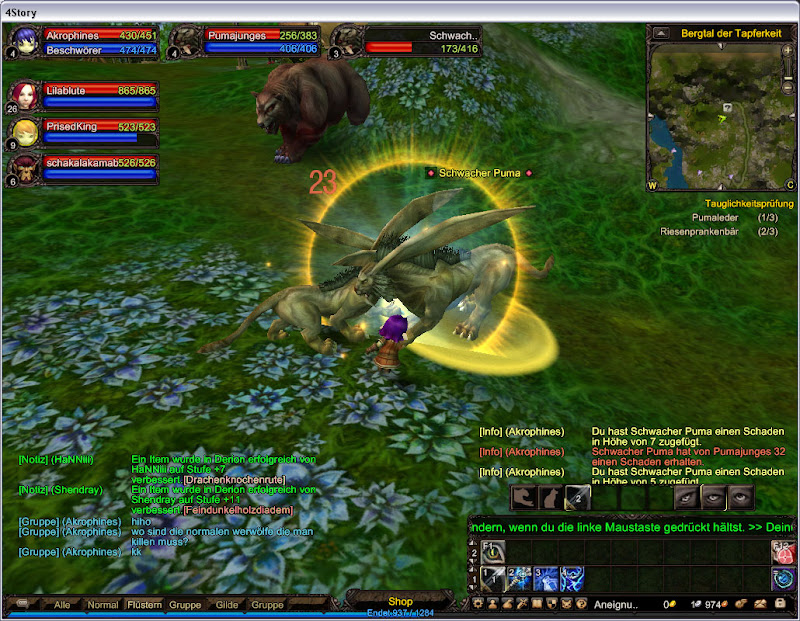The height and width of the screenshot is (621, 800).
Task: Open the question mark help icon
Action: [580, 604]
